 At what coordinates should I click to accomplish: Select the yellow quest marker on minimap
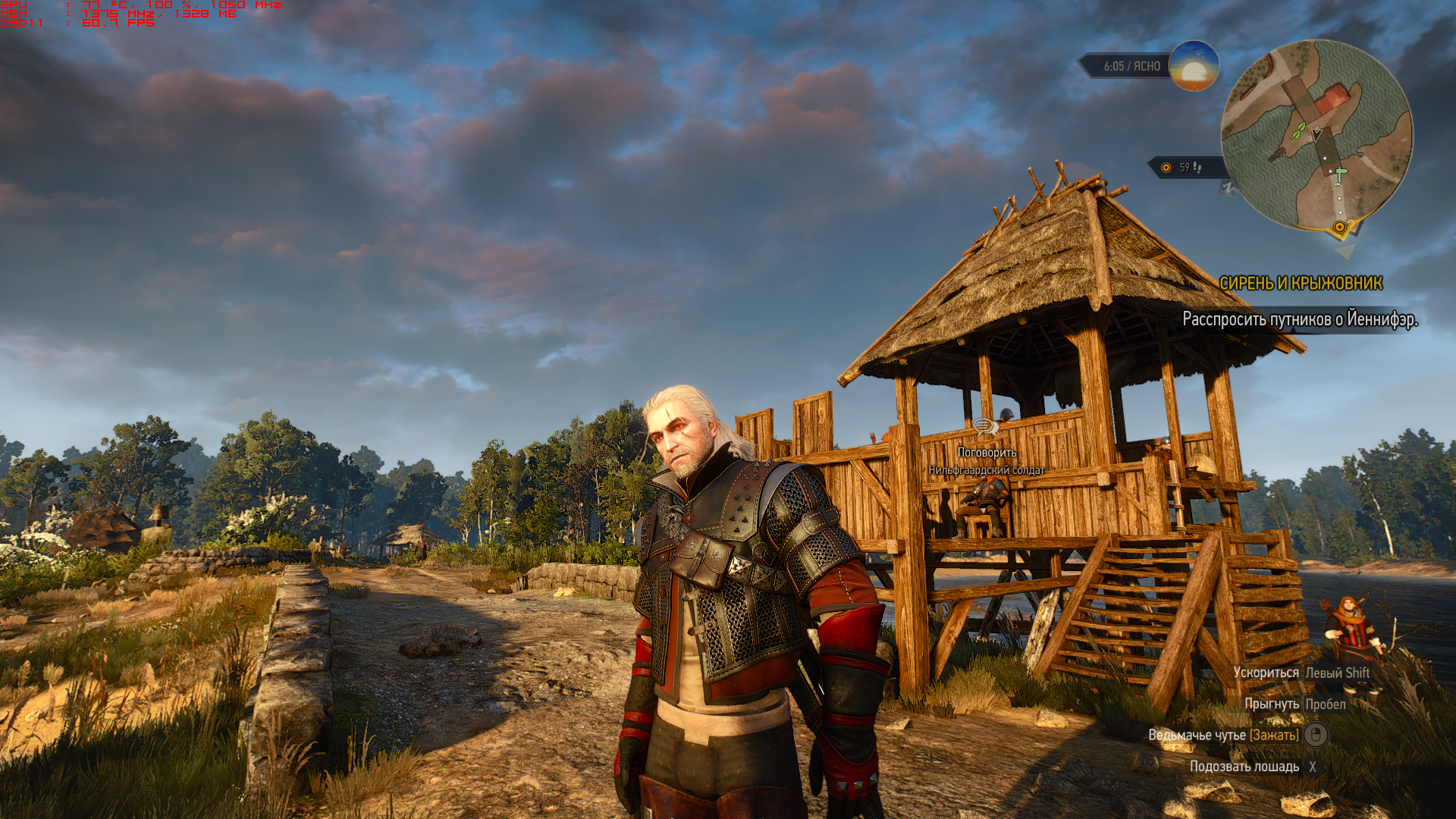(1340, 227)
